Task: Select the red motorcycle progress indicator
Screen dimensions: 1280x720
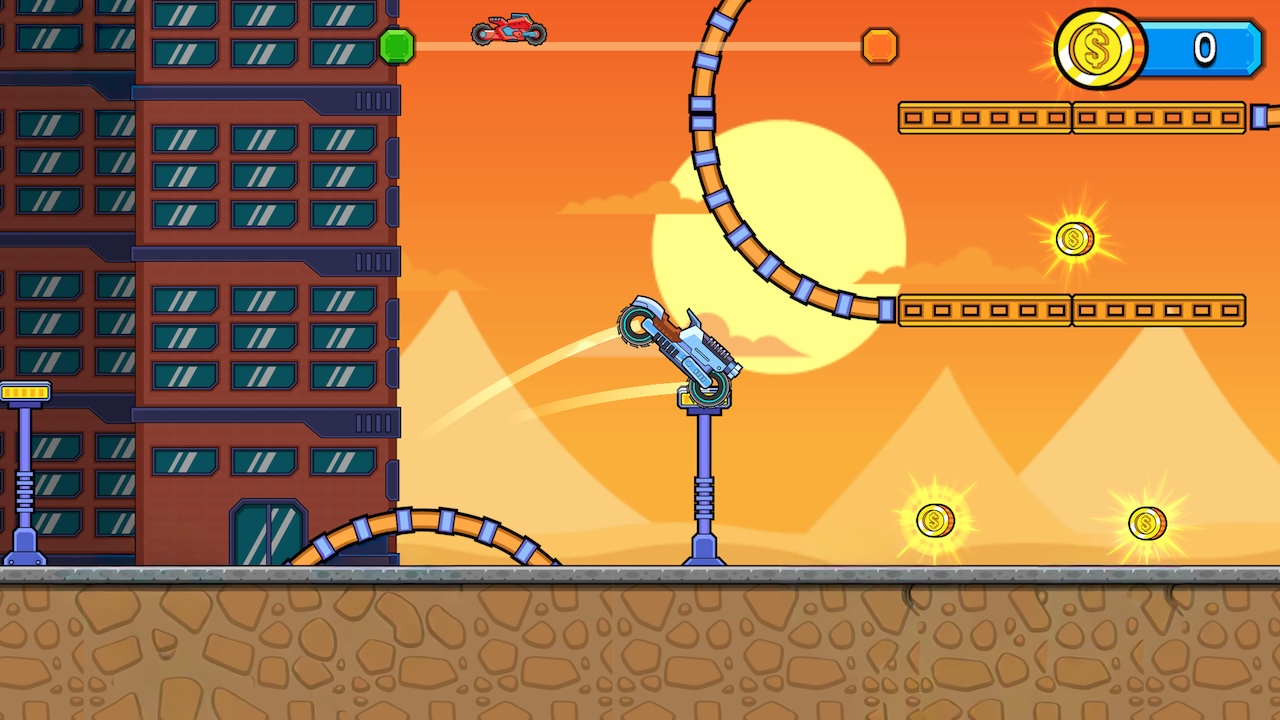Action: tap(508, 29)
